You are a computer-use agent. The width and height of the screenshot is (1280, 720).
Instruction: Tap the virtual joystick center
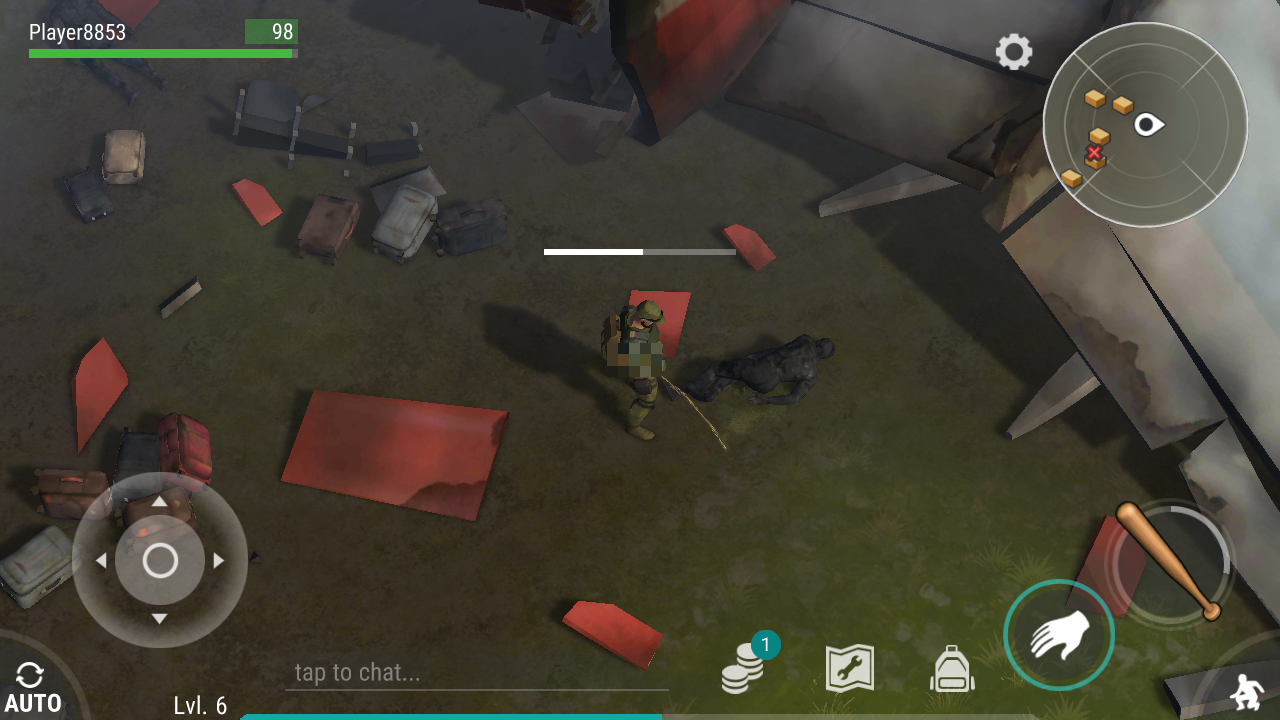tap(160, 561)
